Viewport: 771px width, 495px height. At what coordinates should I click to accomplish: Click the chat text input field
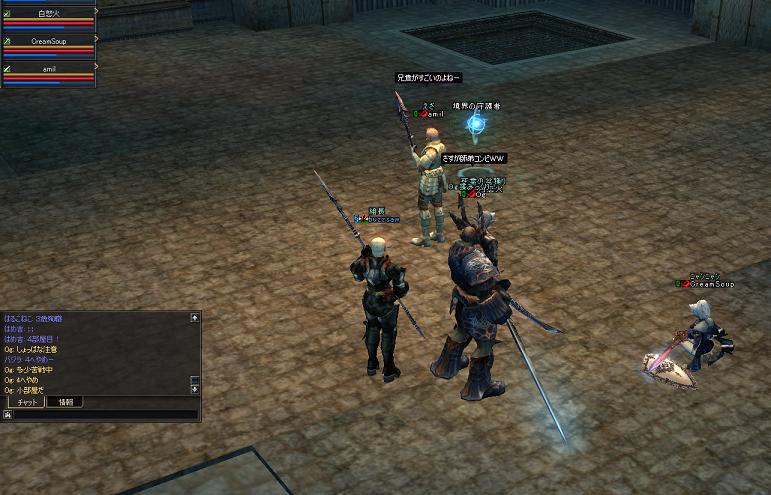[x=105, y=414]
